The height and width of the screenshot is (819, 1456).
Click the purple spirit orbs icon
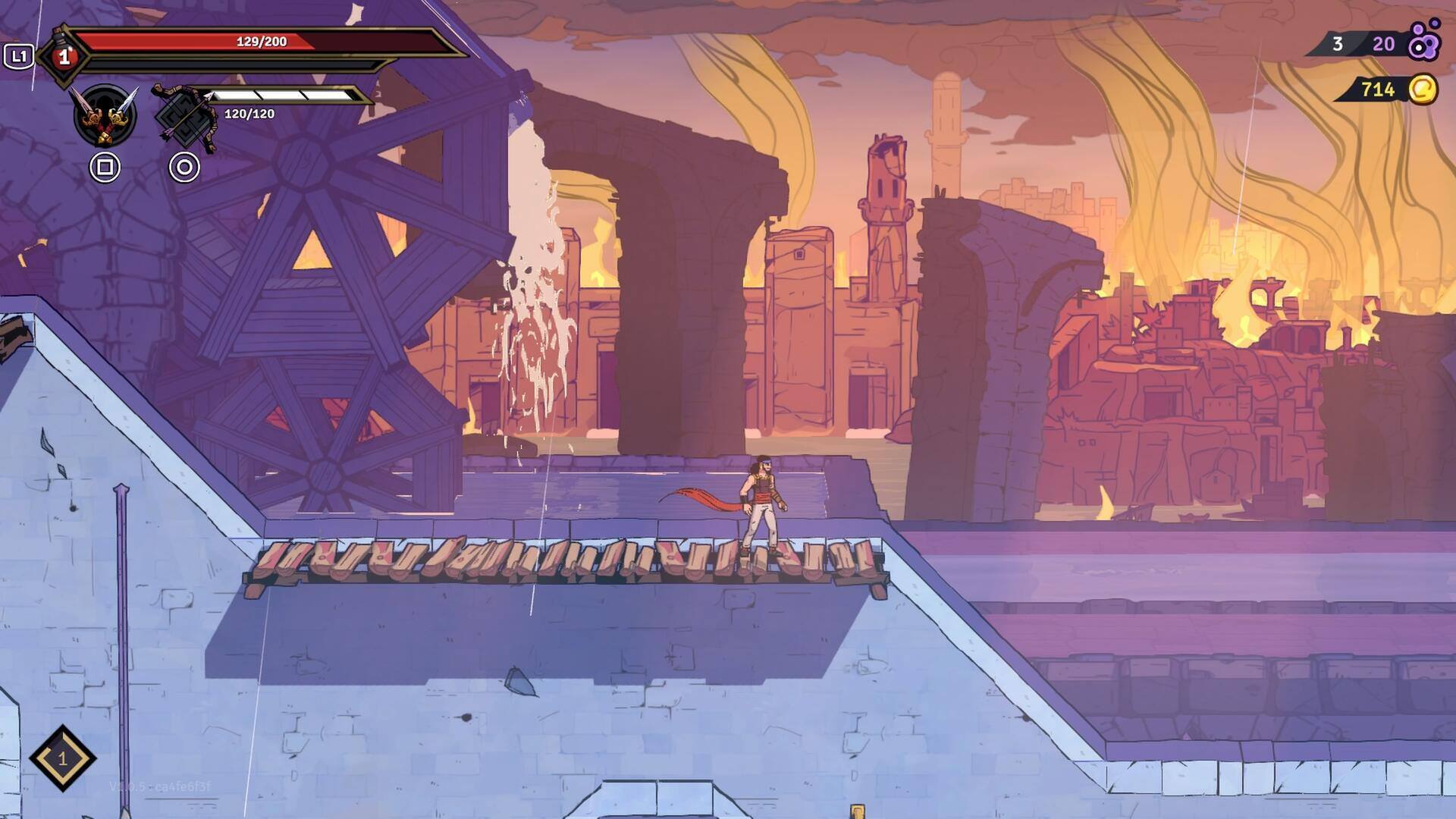(x=1423, y=42)
